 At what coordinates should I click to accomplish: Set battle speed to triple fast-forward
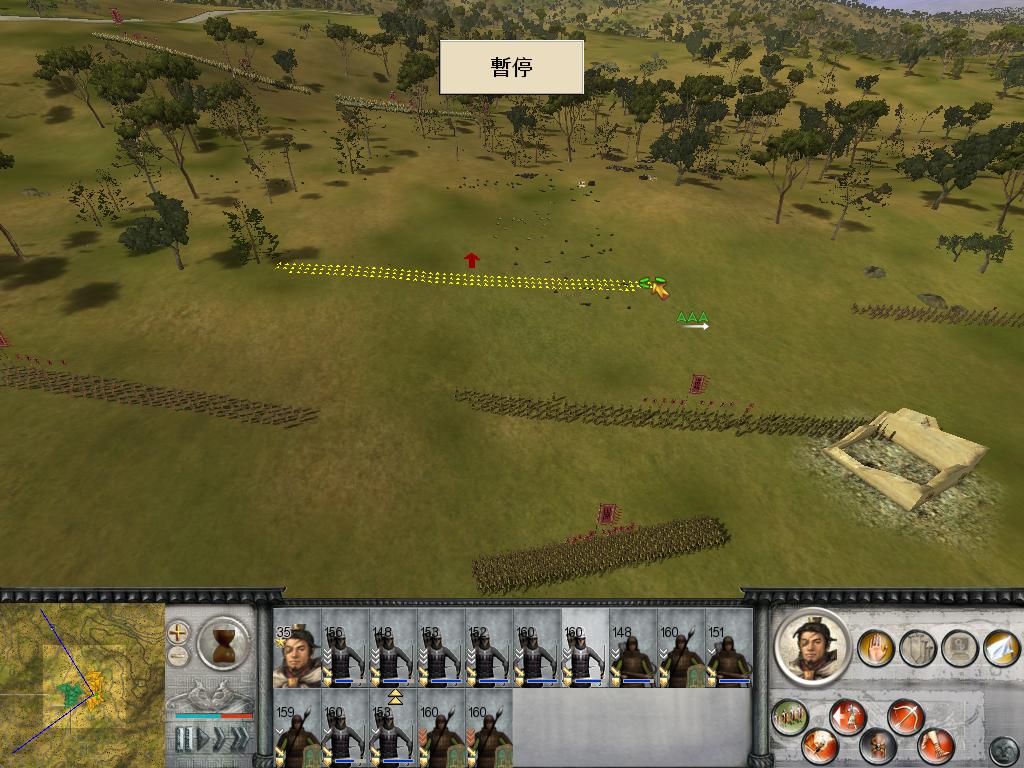pos(240,740)
